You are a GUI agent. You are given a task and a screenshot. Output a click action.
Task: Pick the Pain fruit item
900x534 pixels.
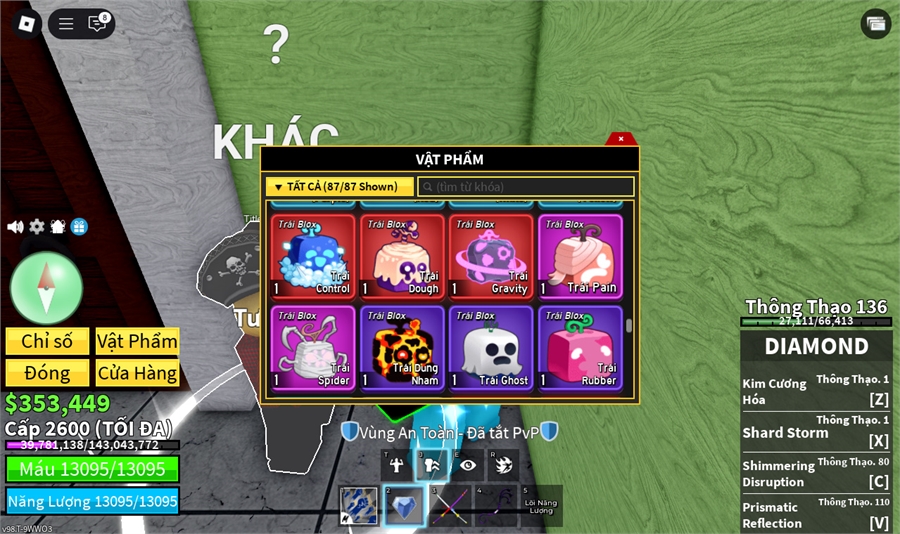580,257
